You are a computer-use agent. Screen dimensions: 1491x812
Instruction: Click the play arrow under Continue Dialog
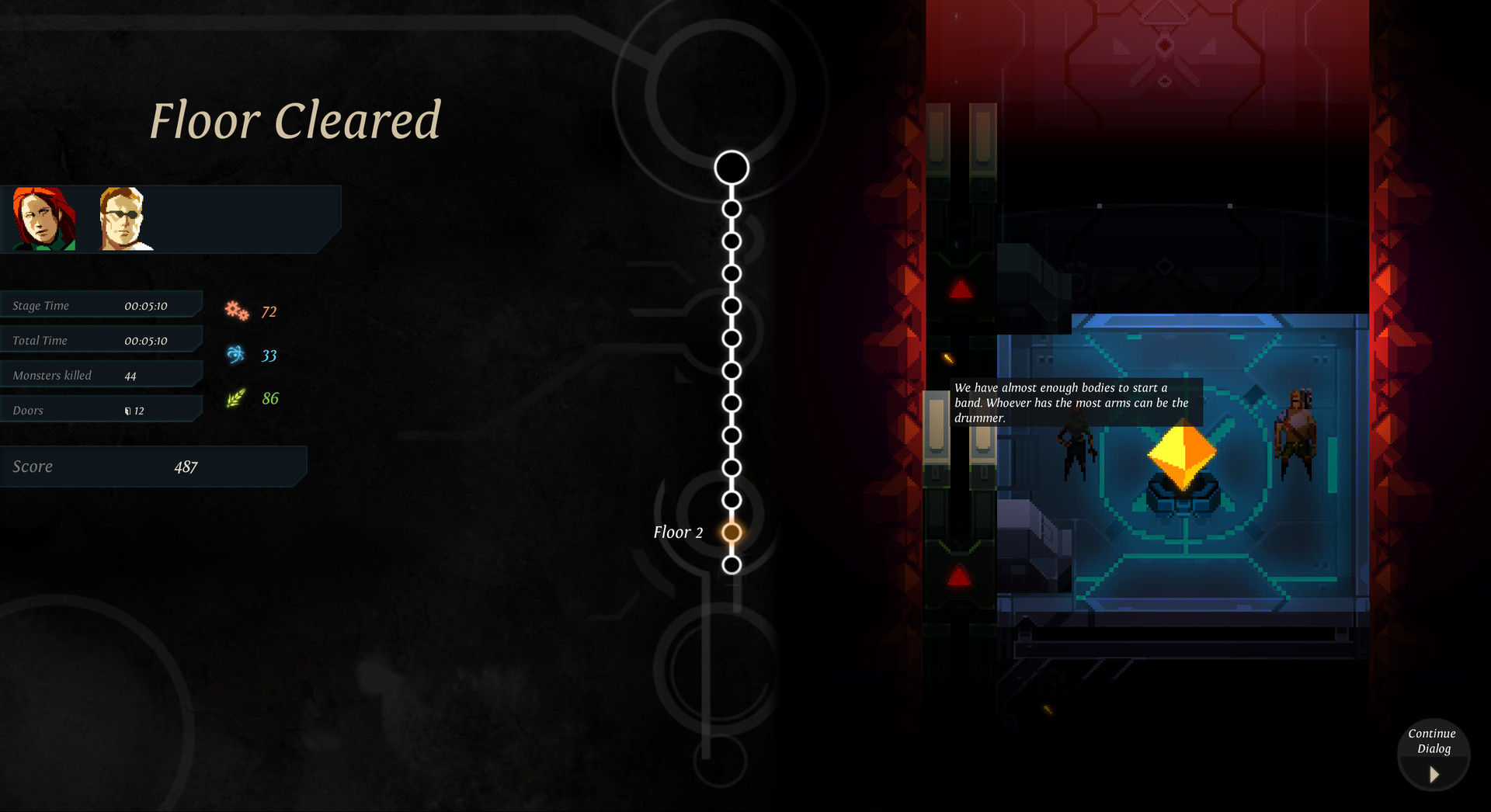click(1433, 774)
